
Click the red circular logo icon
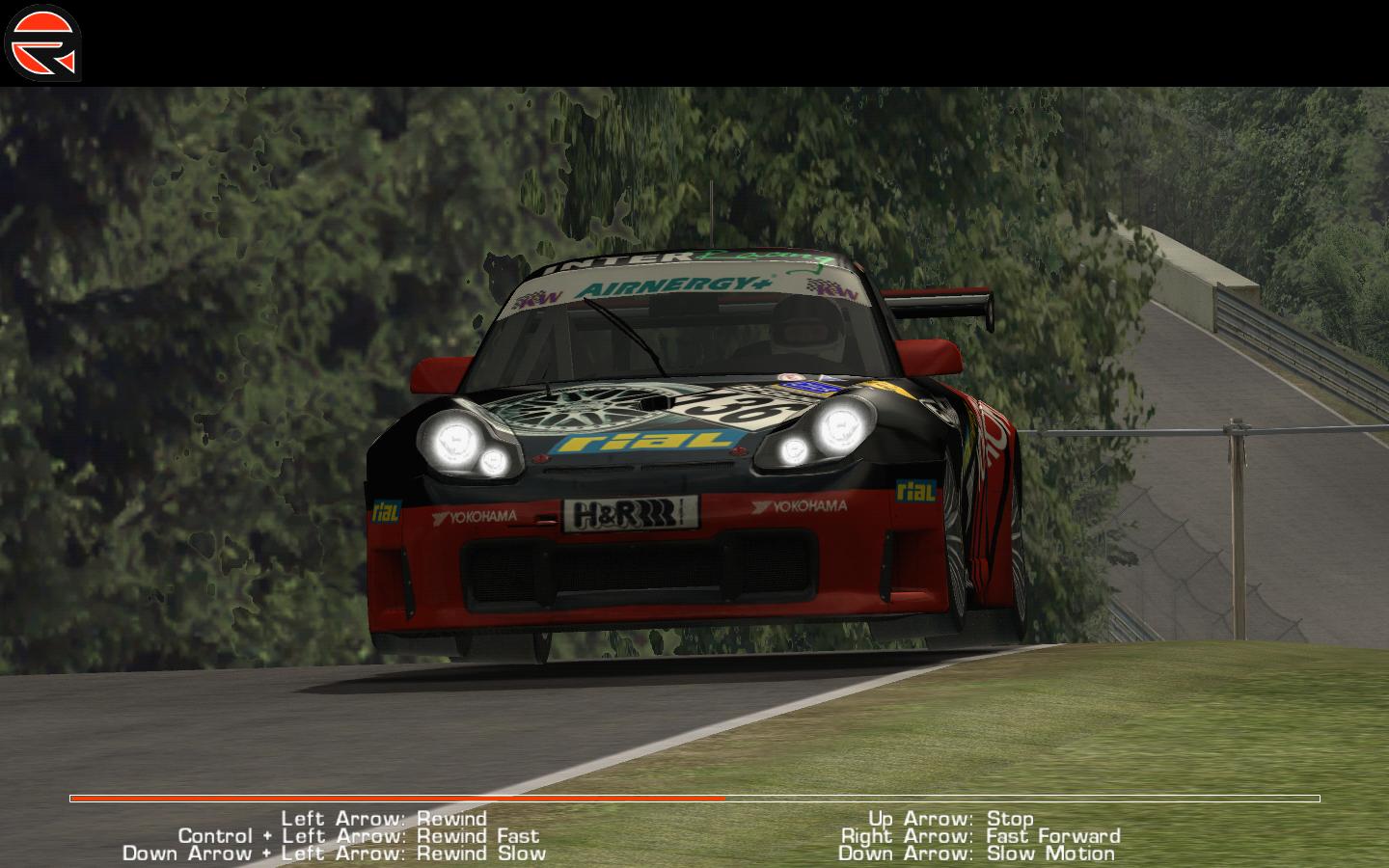click(x=43, y=43)
